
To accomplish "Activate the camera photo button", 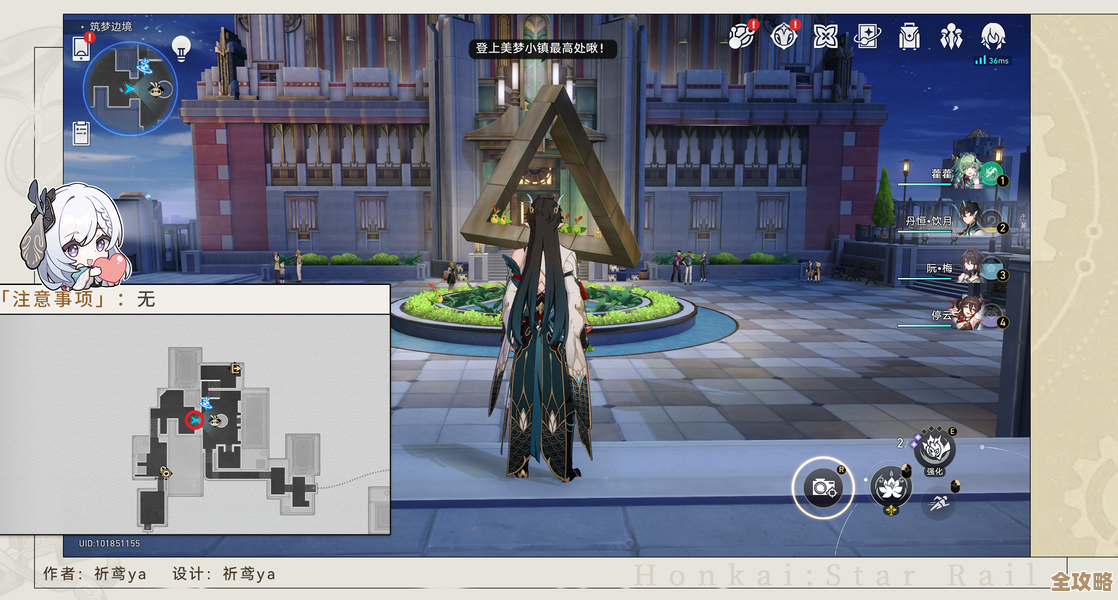I will tap(824, 487).
